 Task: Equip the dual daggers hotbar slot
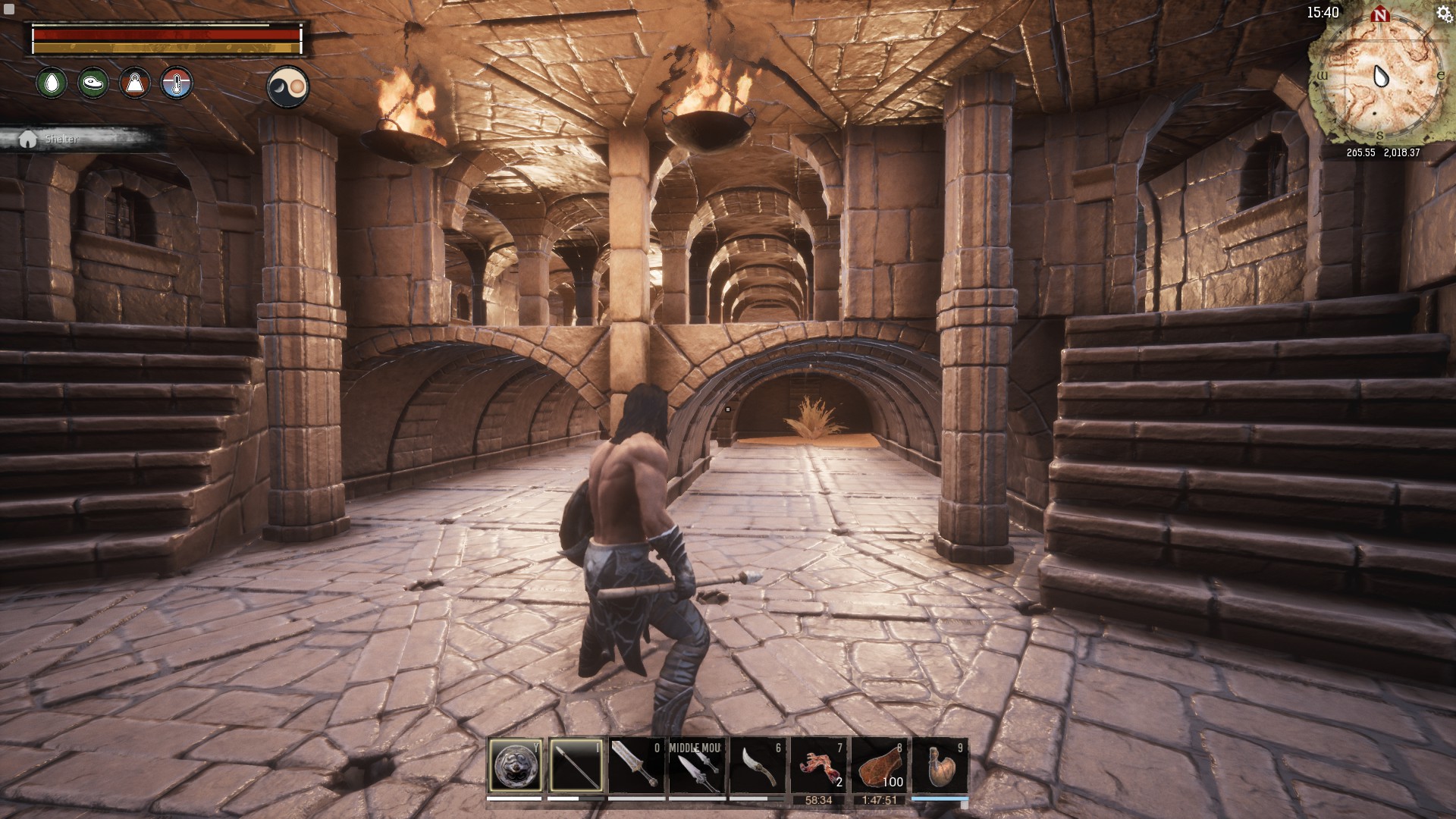click(x=697, y=766)
